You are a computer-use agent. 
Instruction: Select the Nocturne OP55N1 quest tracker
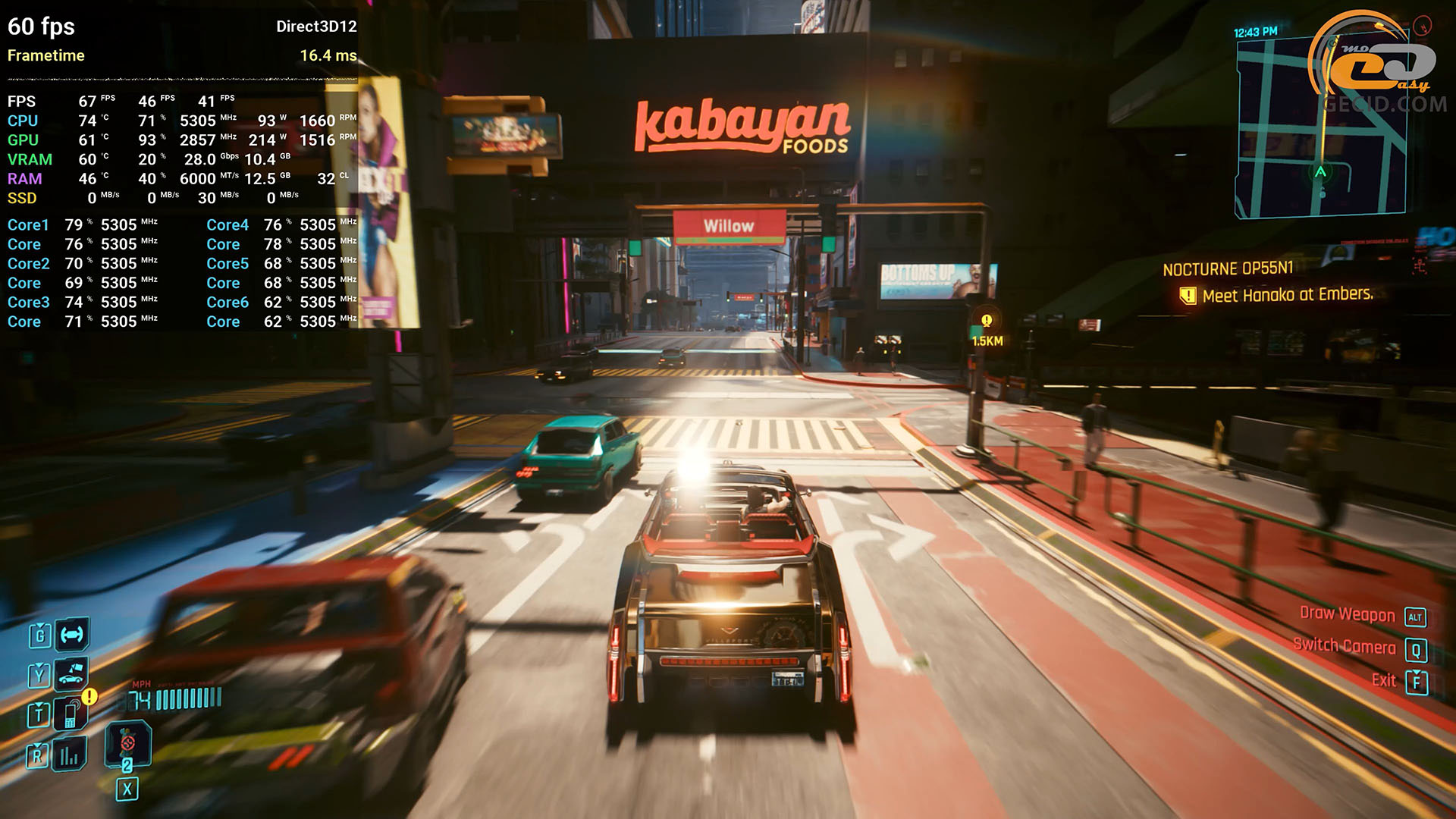click(x=1228, y=269)
